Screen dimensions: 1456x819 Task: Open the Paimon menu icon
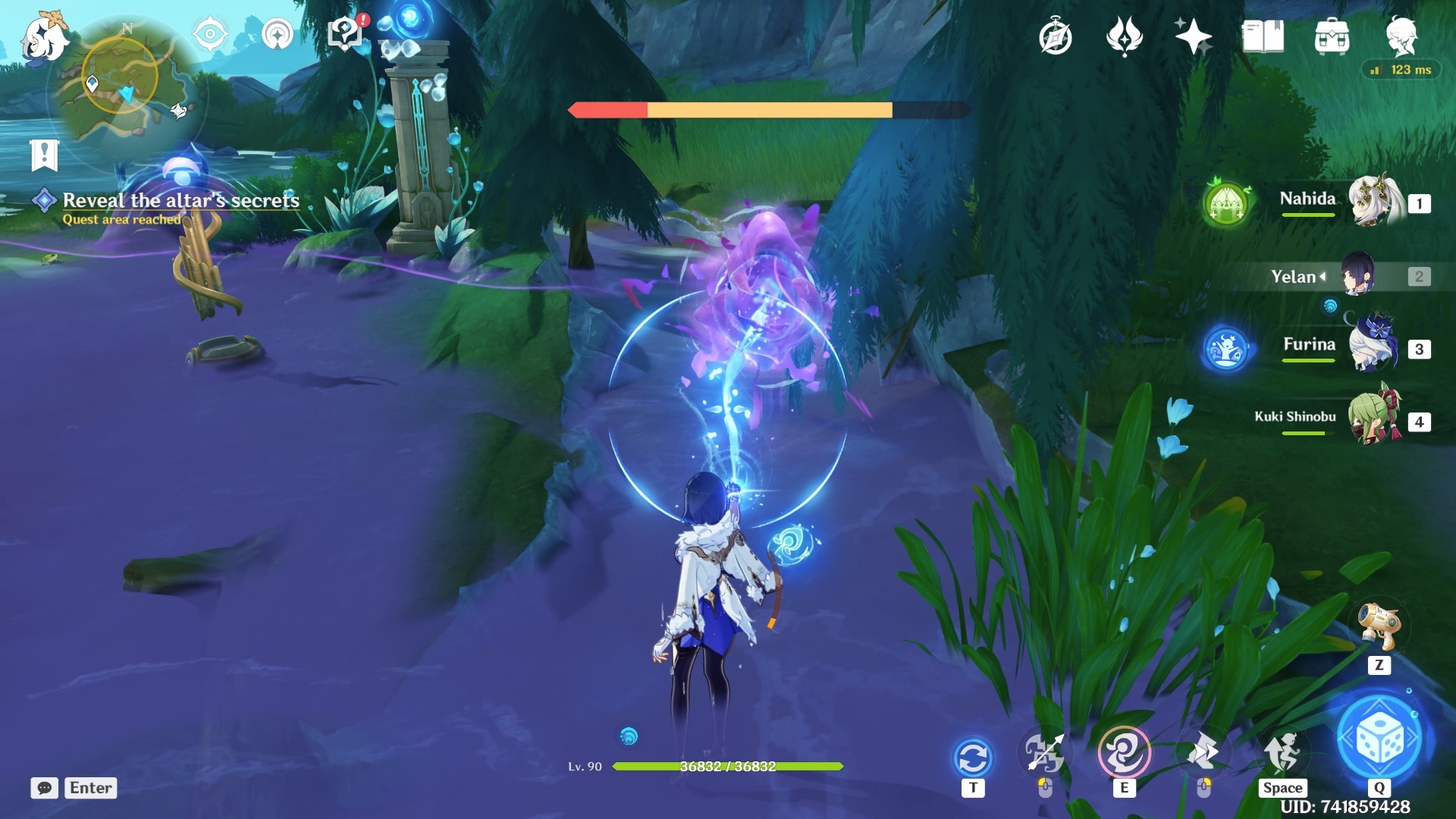pyautogui.click(x=43, y=38)
